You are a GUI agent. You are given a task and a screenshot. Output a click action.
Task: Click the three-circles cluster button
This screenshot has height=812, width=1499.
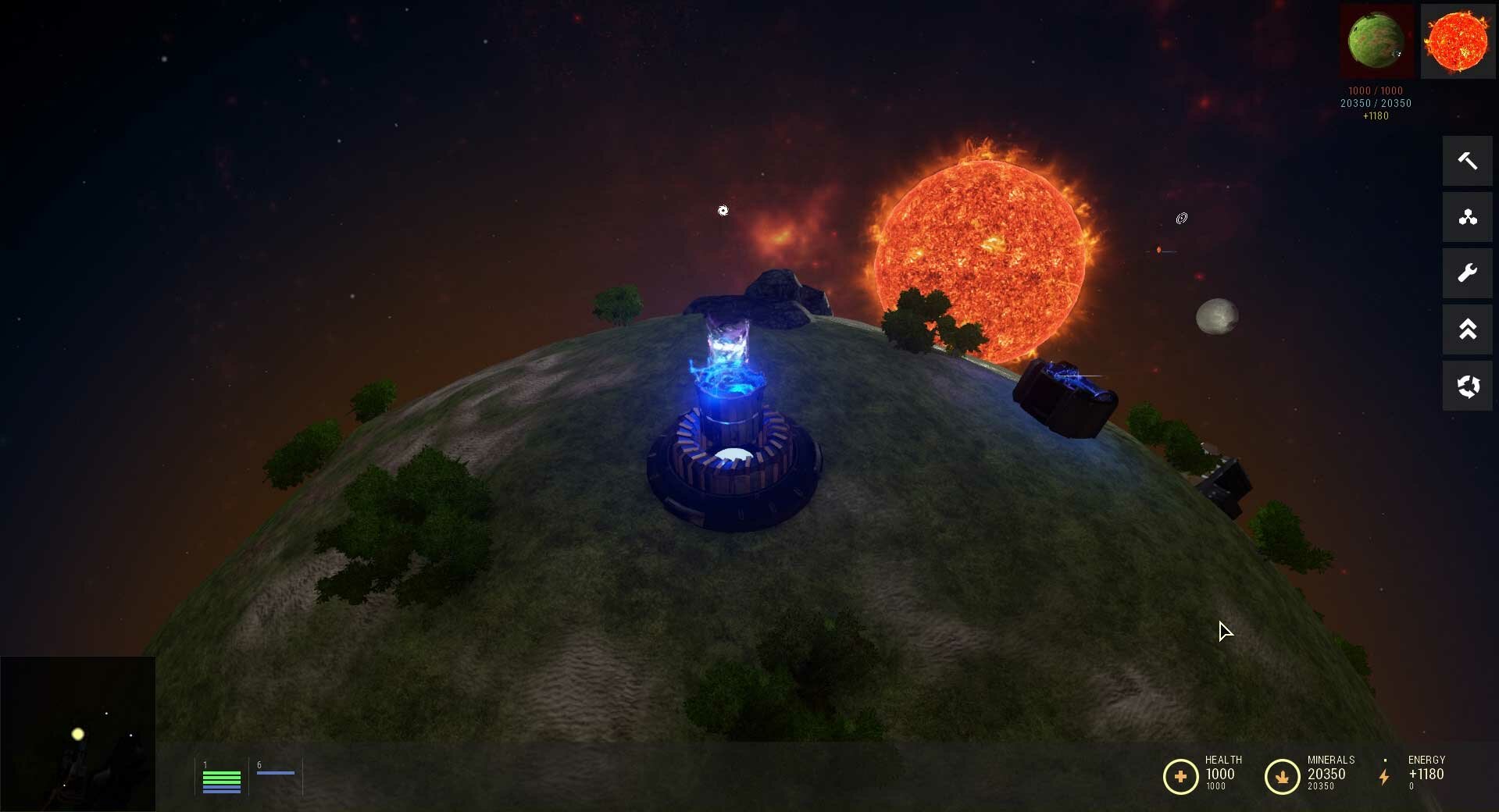point(1467,217)
